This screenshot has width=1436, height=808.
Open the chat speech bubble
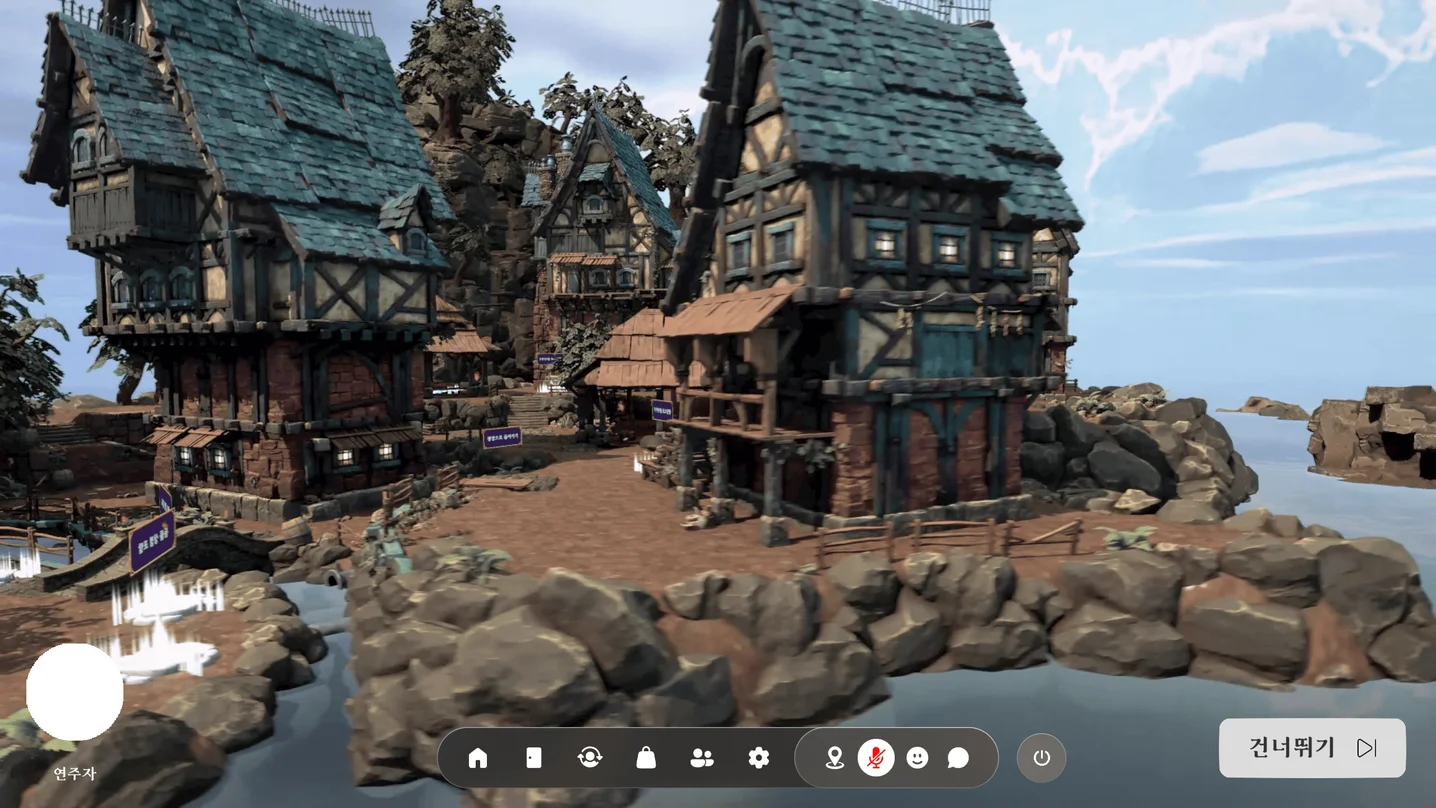(x=958, y=758)
